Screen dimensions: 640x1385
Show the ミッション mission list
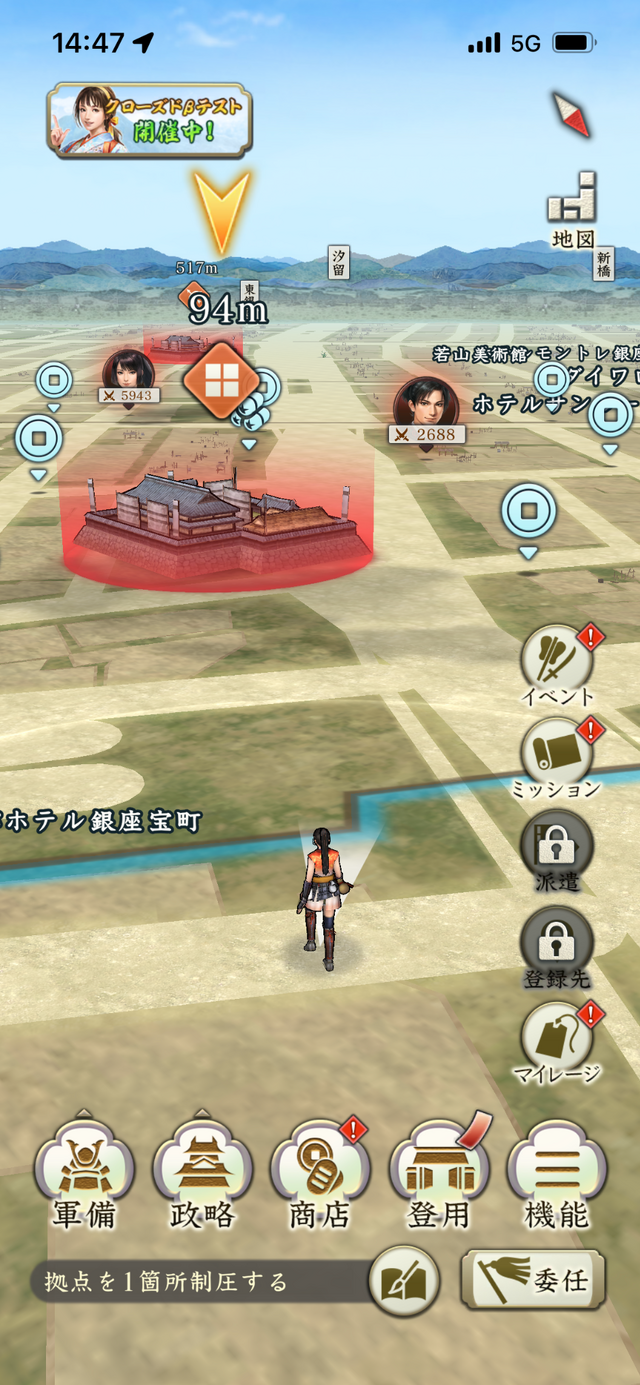pos(557,752)
